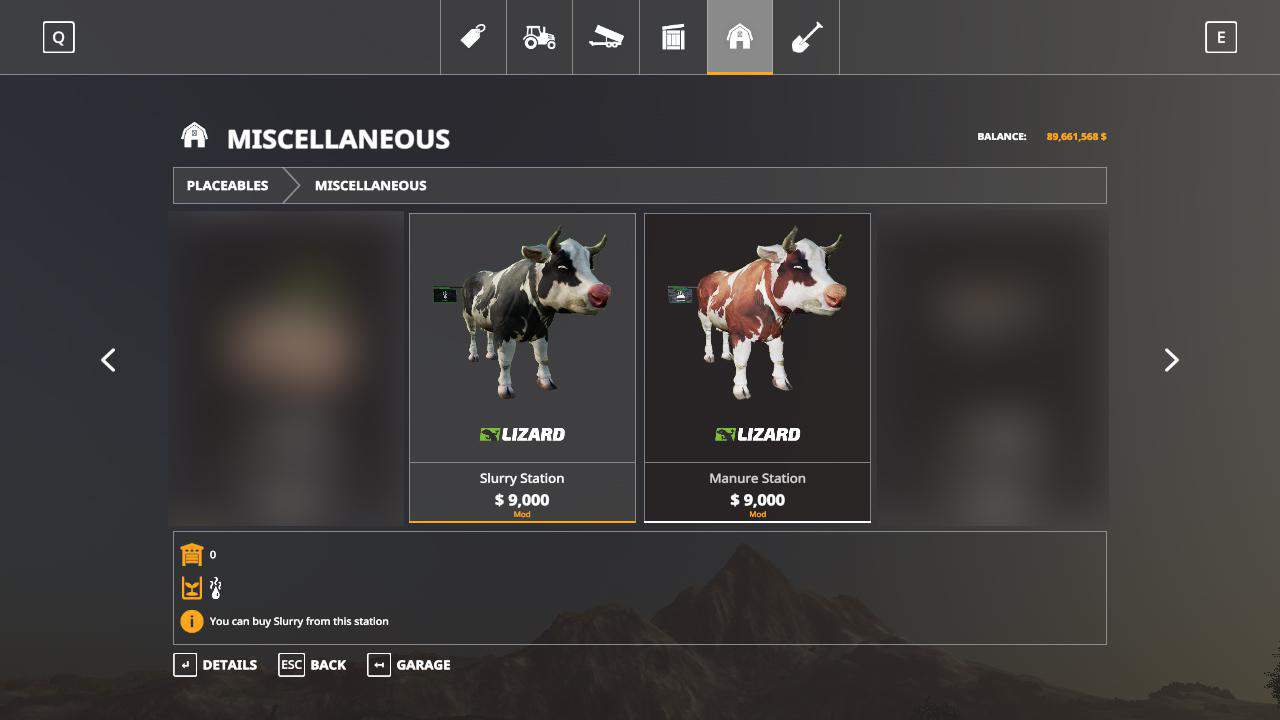This screenshot has height=720, width=1280.
Task: Open the trailer implements tab
Action: click(x=606, y=38)
